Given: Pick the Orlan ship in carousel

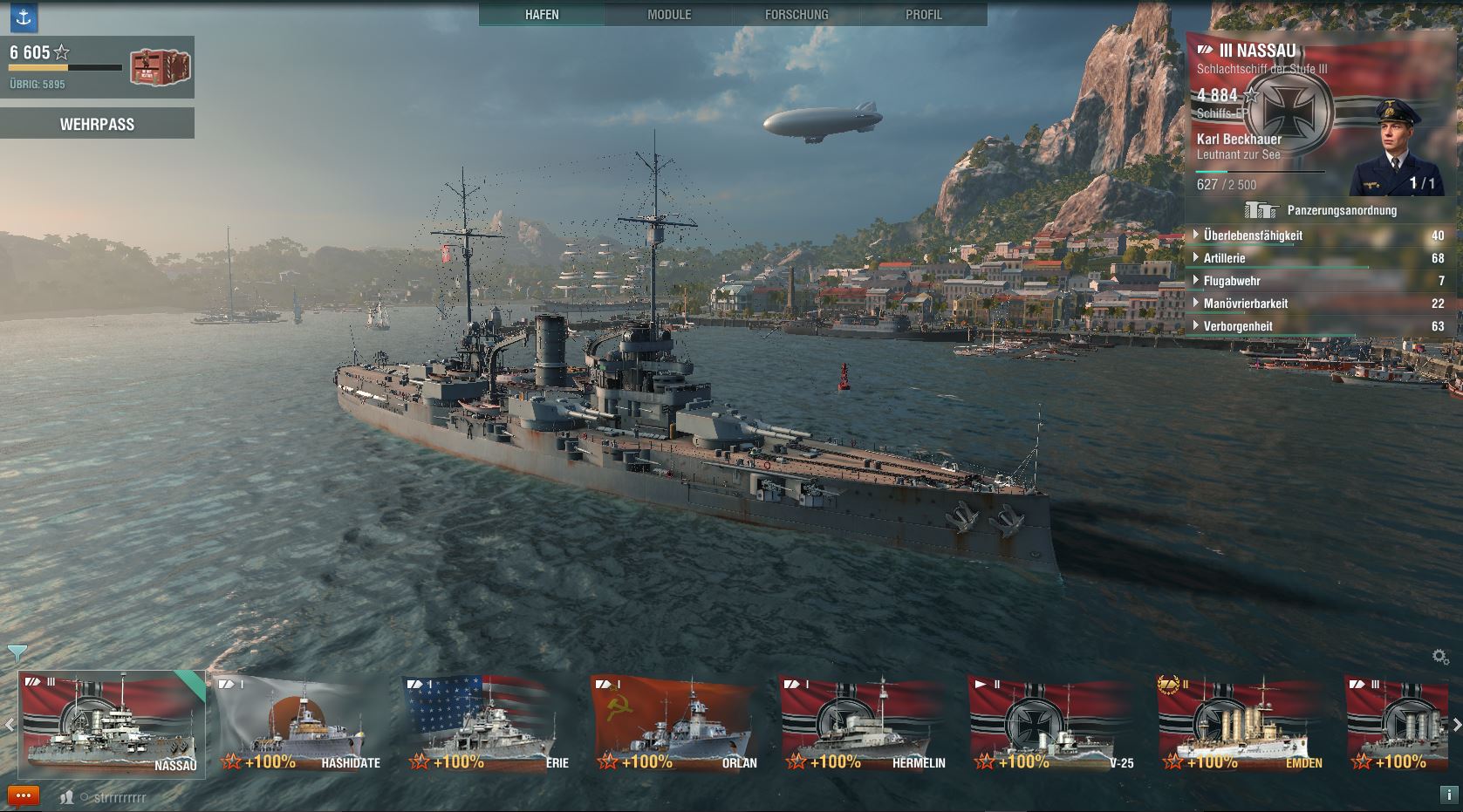Looking at the screenshot, I should pyautogui.click(x=677, y=724).
